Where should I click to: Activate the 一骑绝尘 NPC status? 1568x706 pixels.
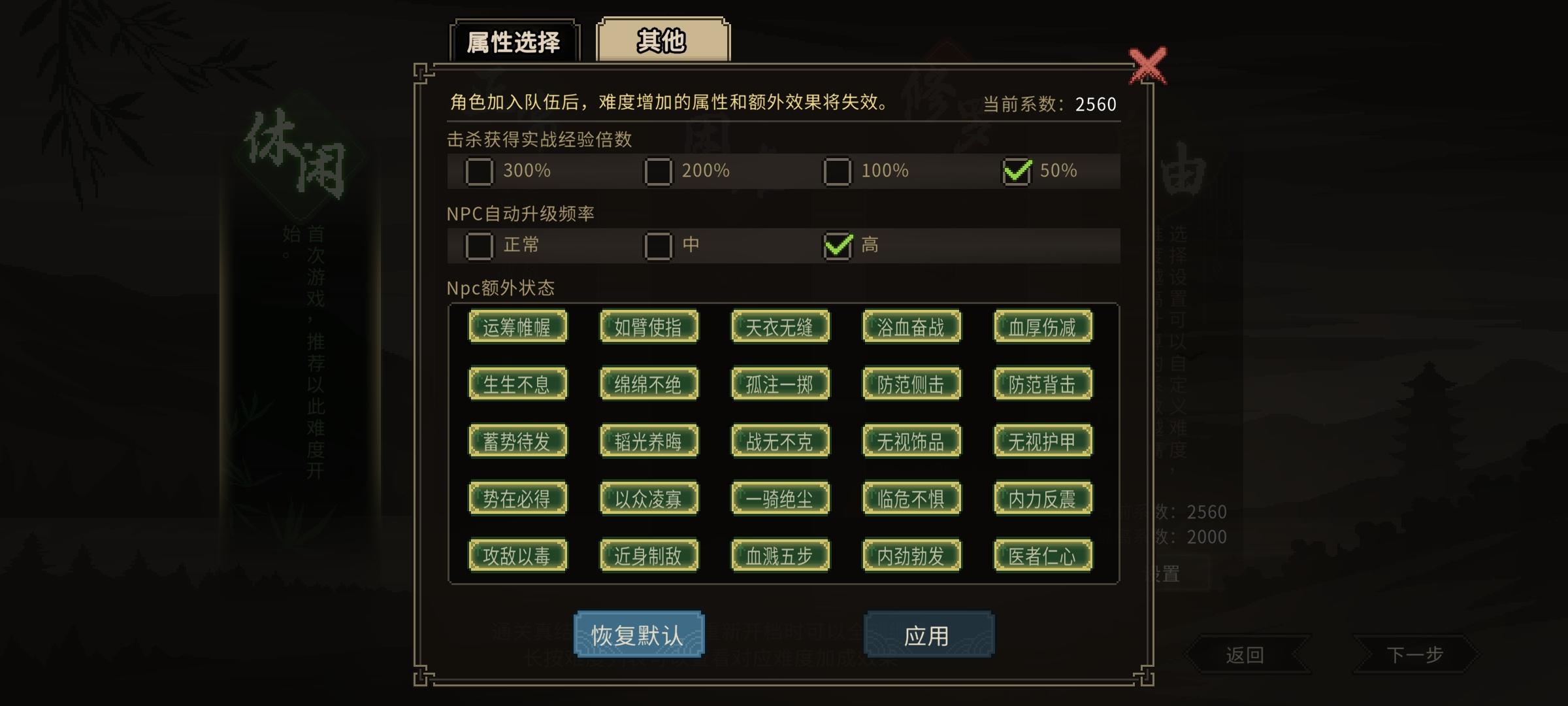pos(780,498)
